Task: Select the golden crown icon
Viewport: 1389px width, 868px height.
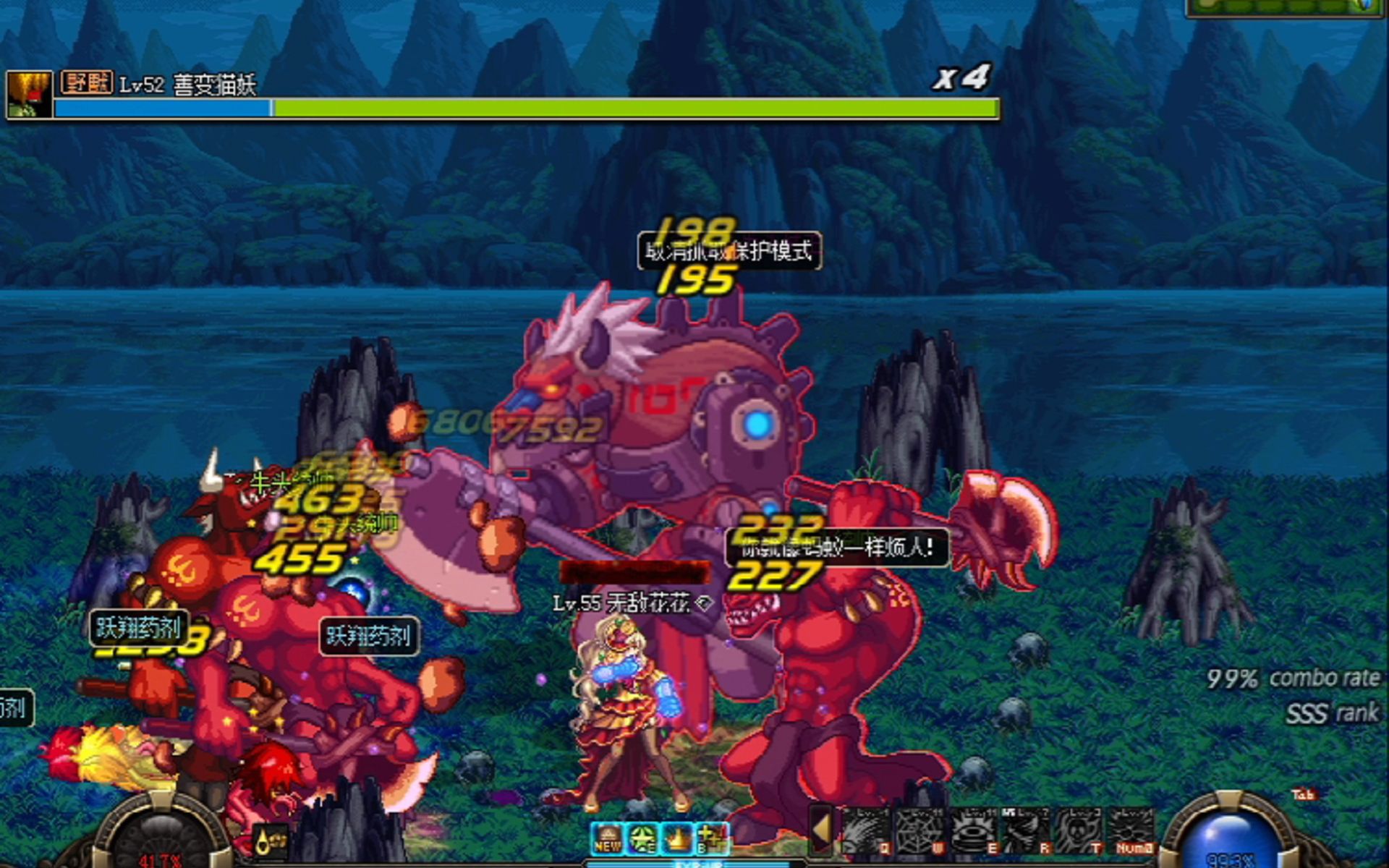Action: (678, 839)
